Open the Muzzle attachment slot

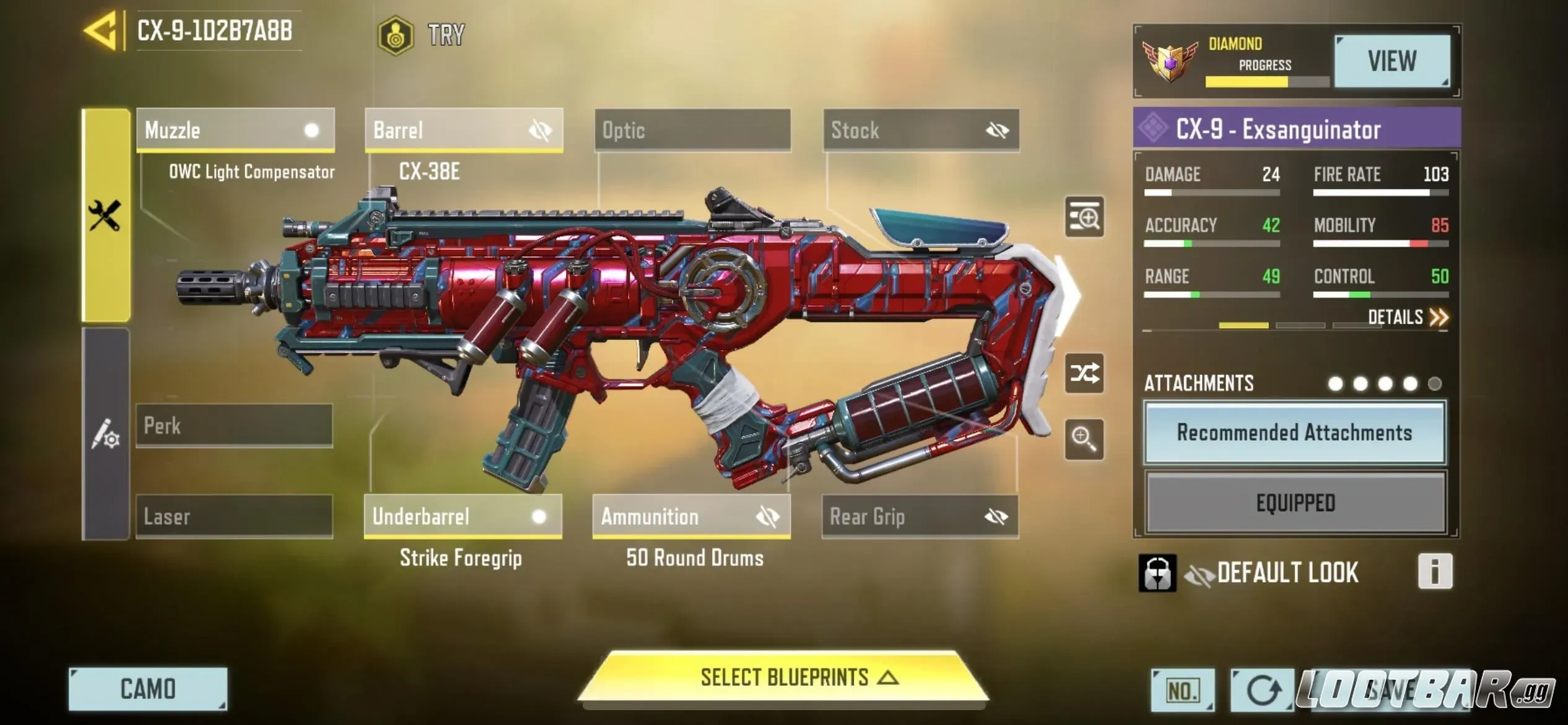click(x=235, y=130)
